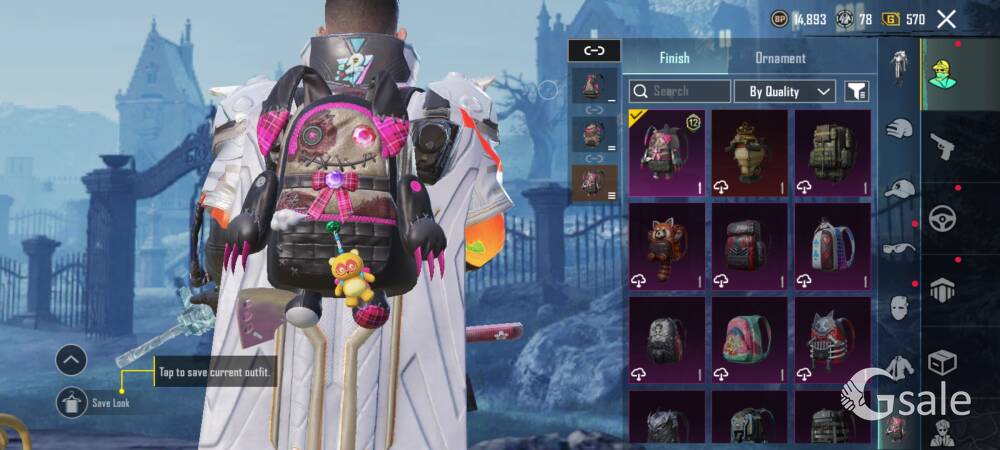The height and width of the screenshot is (450, 1000).
Task: Choose the red panda backpack skin
Action: click(667, 245)
